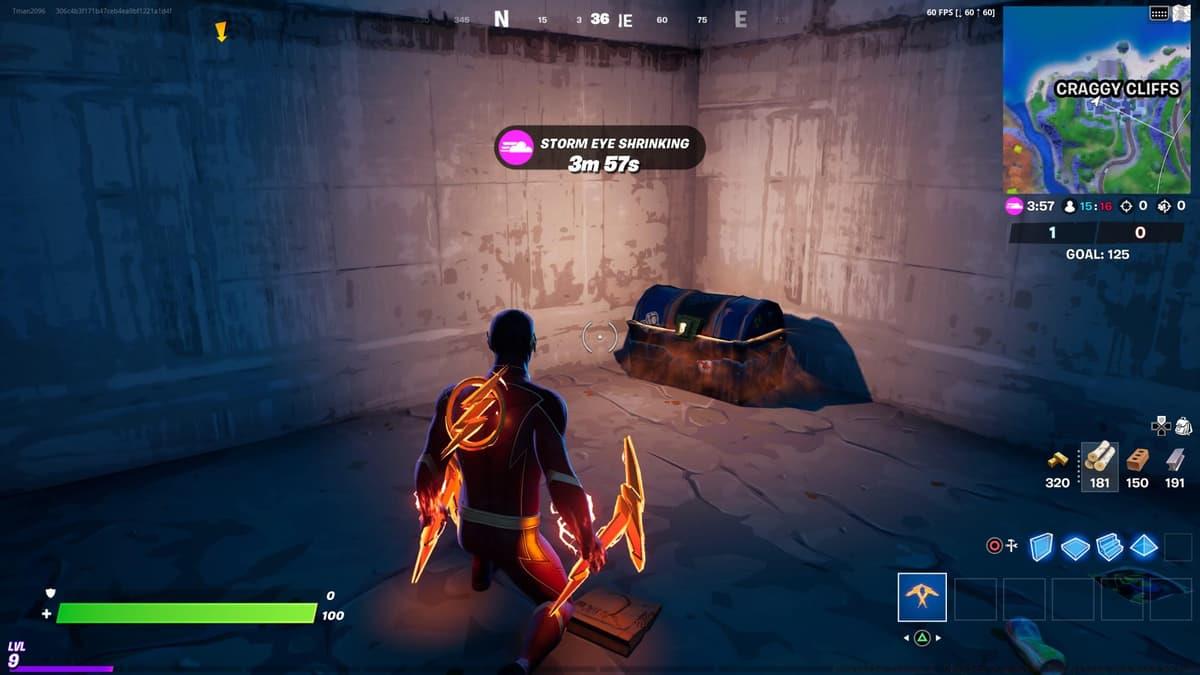The image size is (1200, 675).
Task: Open the backpack inventory icon
Action: 1183,426
